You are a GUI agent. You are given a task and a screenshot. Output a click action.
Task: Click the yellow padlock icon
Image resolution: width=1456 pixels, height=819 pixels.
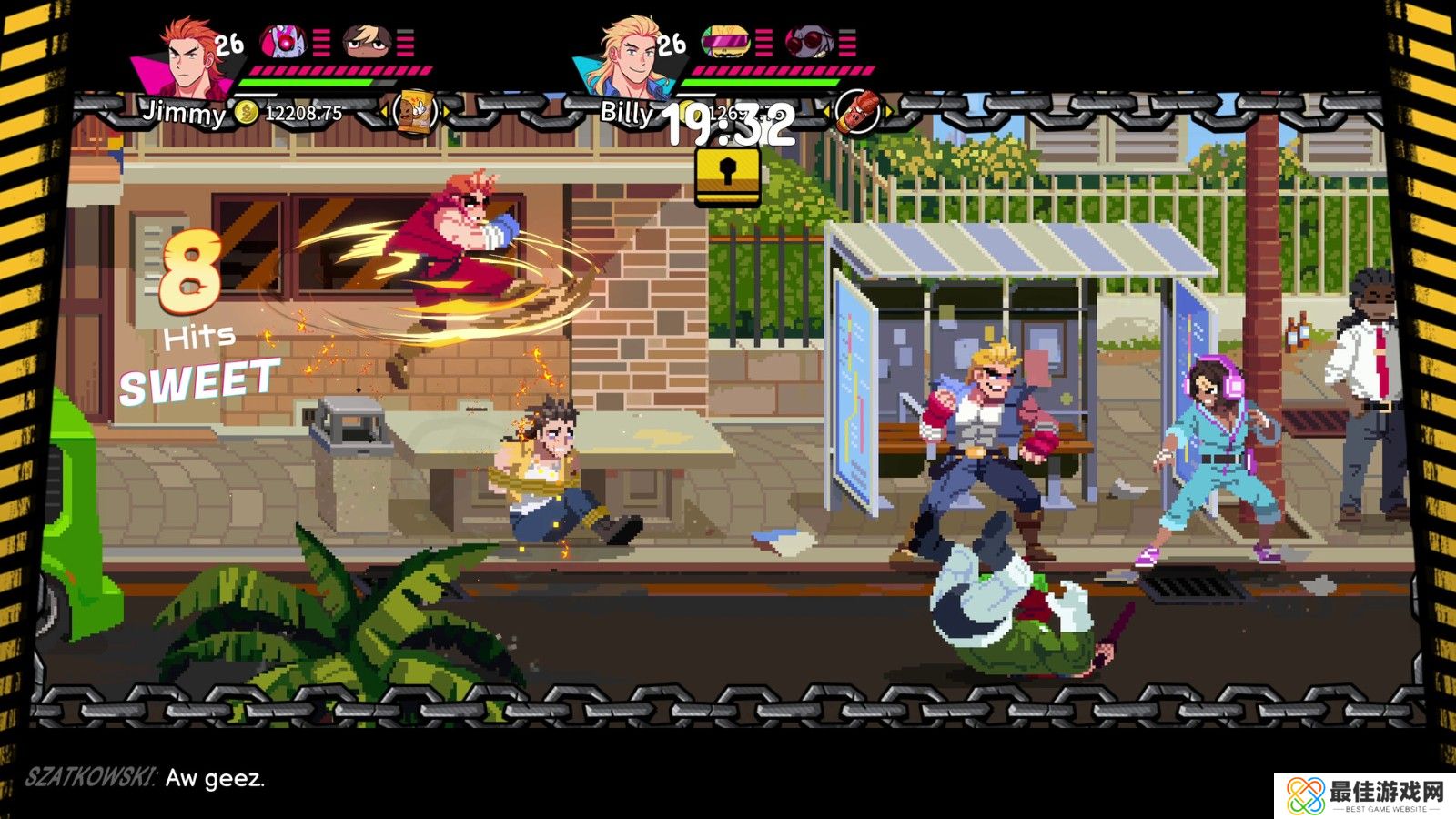click(x=727, y=175)
